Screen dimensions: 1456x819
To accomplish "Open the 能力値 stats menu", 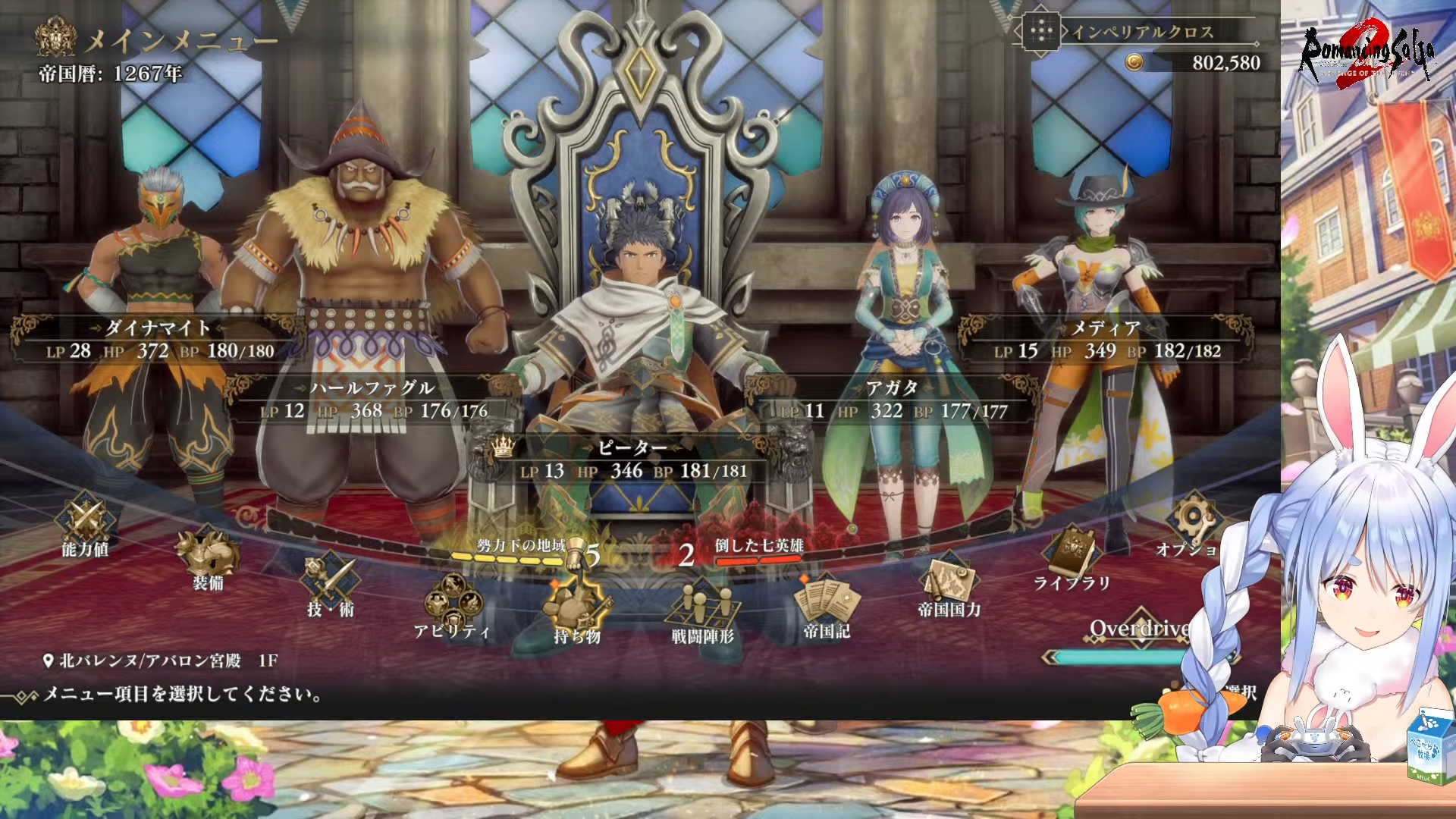I will click(85, 525).
